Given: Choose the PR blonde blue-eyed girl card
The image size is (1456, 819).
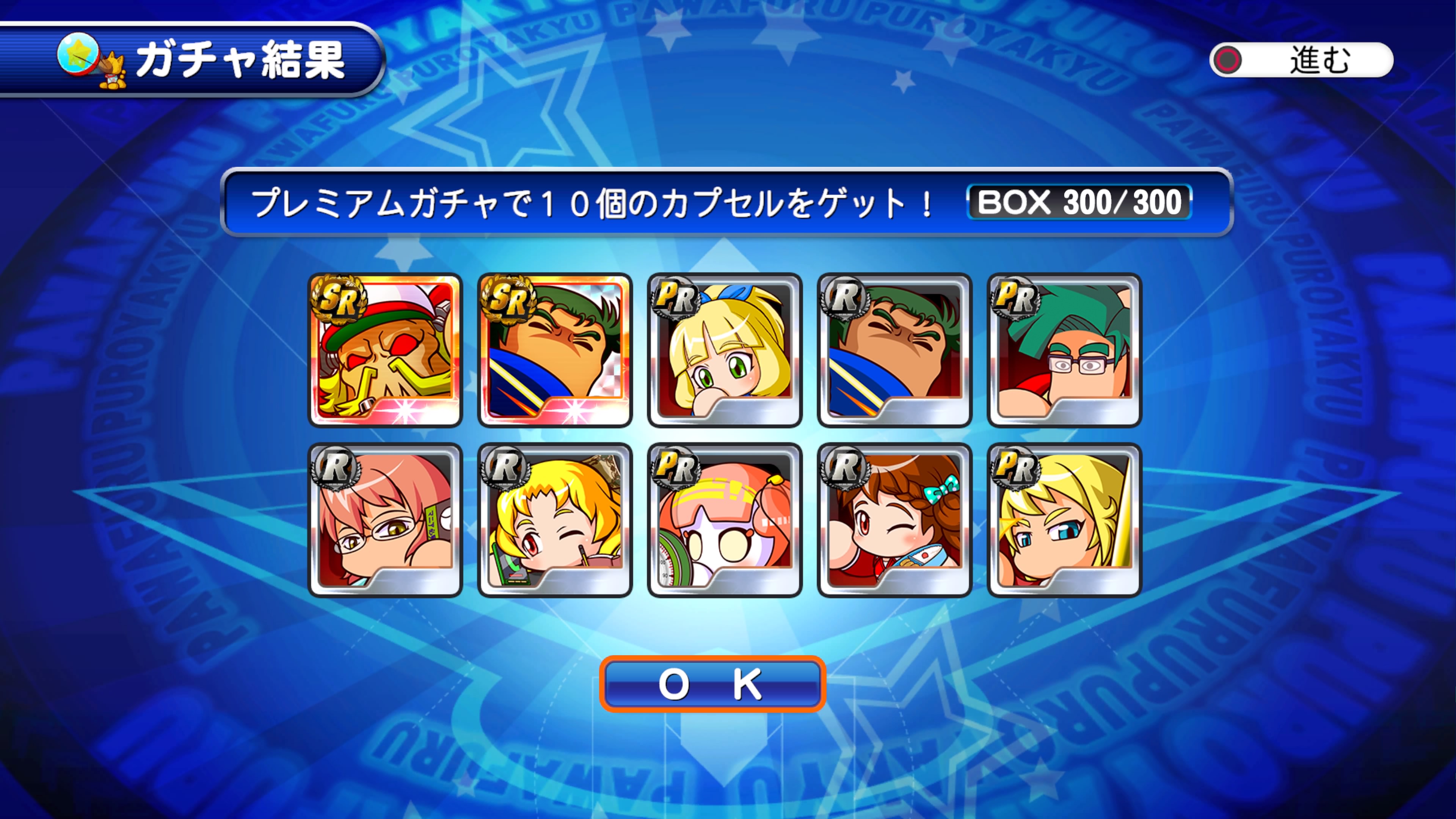Looking at the screenshot, I should tap(1064, 520).
